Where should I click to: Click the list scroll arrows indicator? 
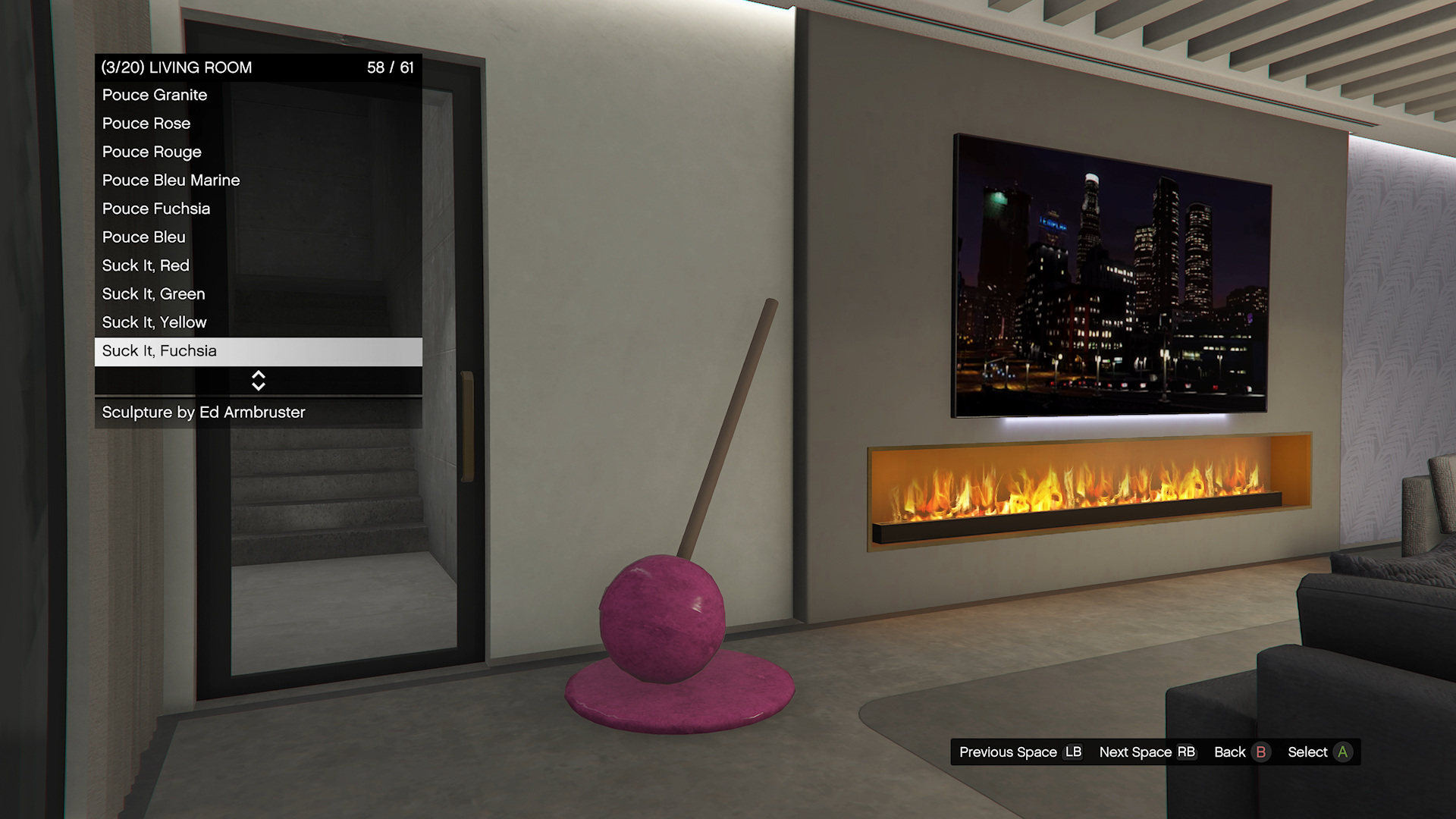point(258,381)
